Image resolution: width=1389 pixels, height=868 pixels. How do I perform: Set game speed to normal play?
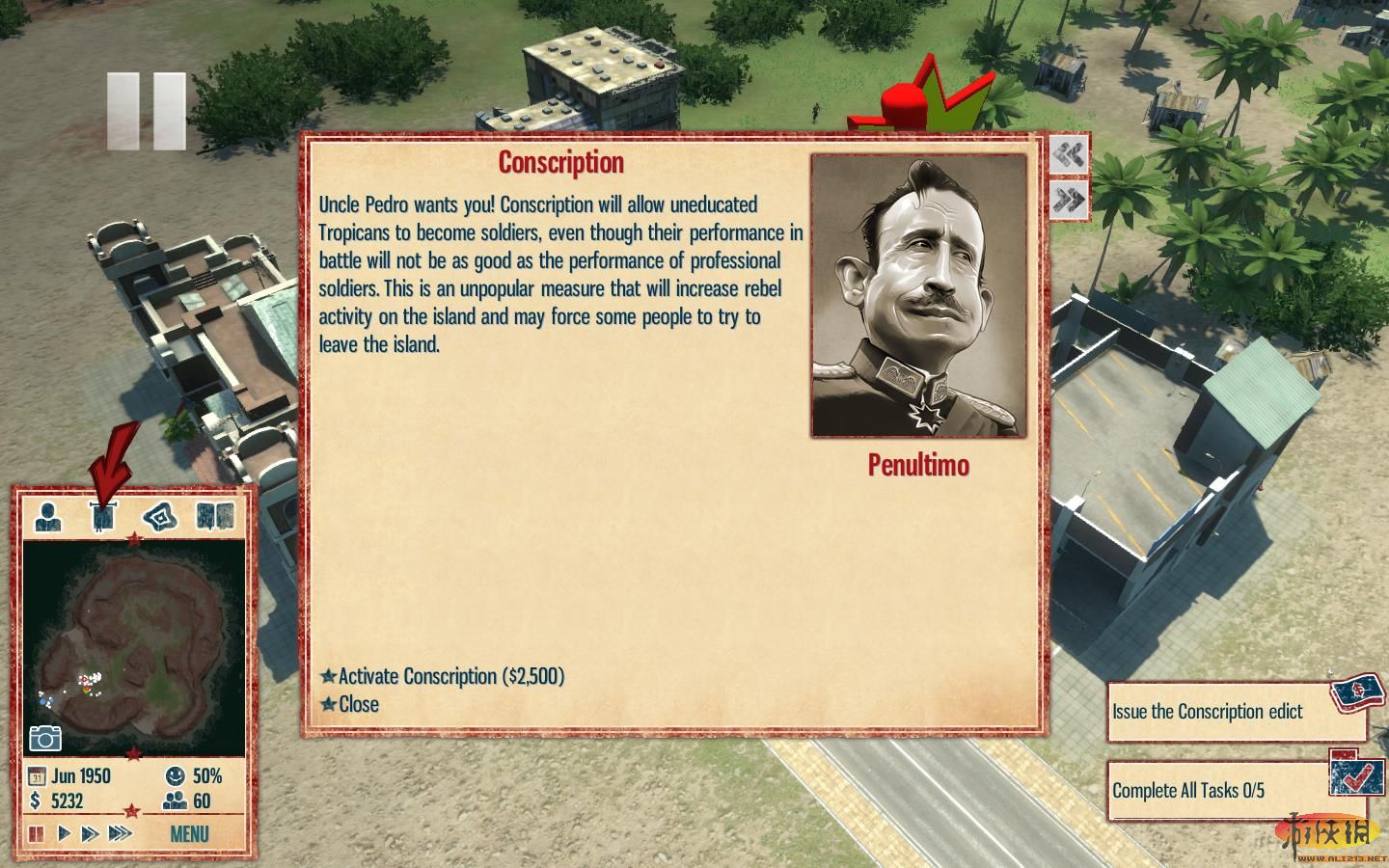click(64, 833)
